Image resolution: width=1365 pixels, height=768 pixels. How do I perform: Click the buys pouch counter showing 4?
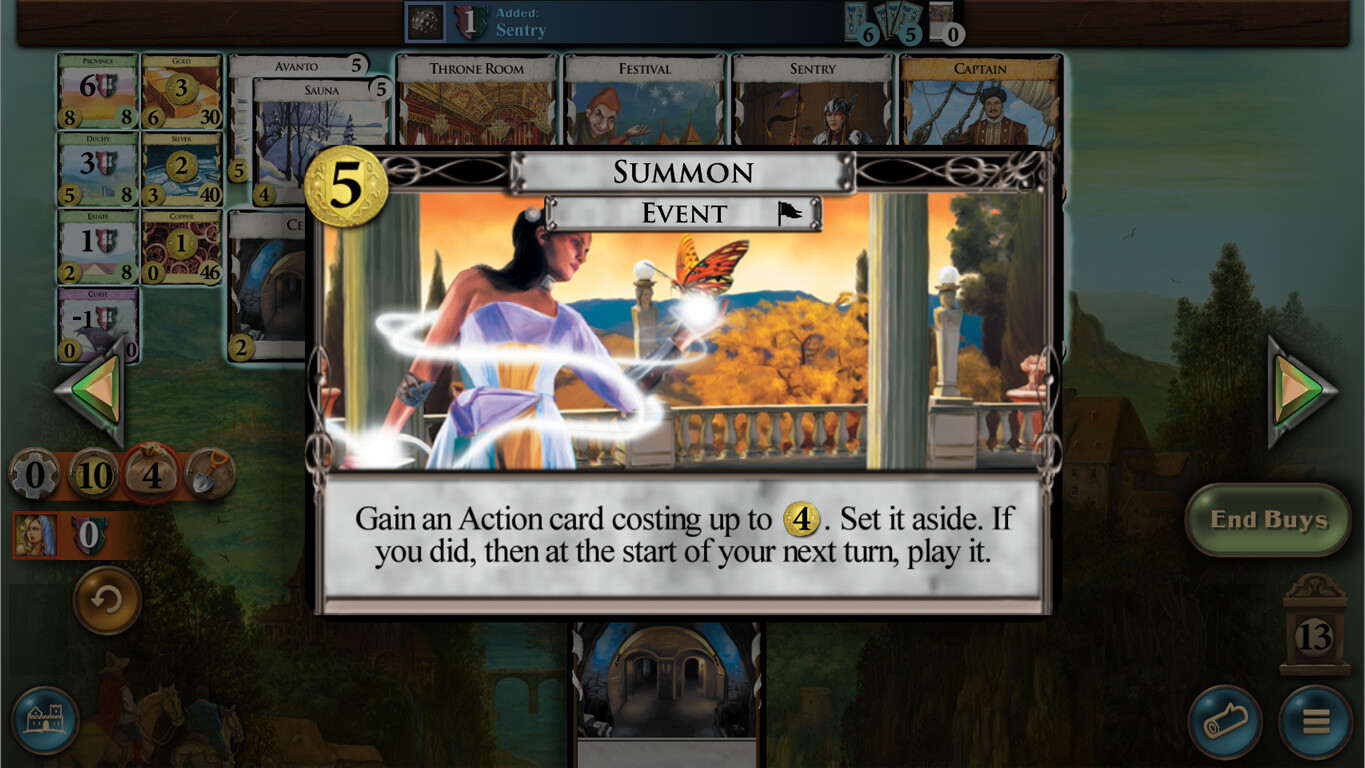[x=152, y=475]
